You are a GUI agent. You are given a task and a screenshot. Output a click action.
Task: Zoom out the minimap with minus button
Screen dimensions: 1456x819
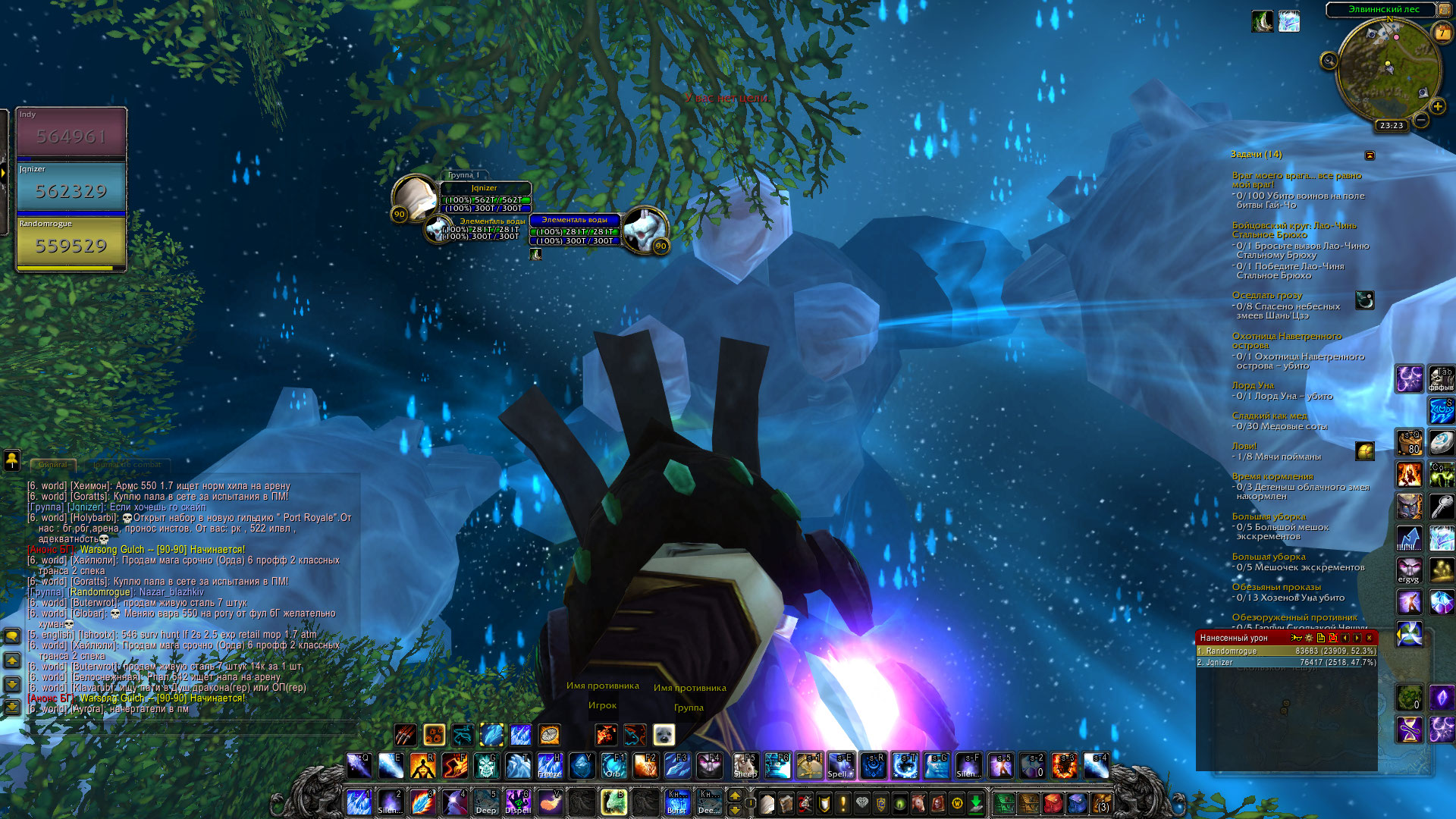[1421, 120]
